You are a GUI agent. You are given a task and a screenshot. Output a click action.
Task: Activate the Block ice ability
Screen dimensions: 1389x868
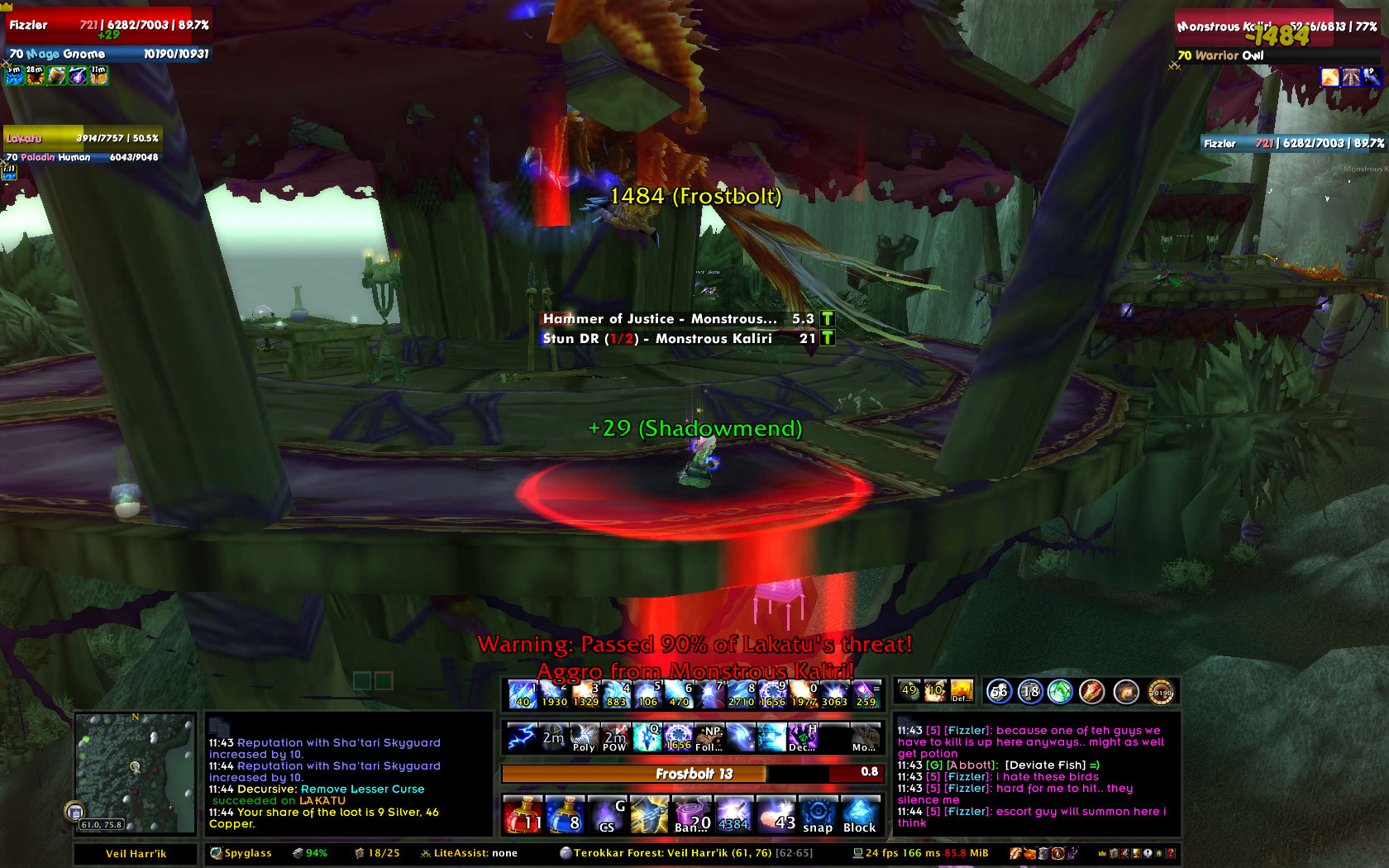[860, 814]
